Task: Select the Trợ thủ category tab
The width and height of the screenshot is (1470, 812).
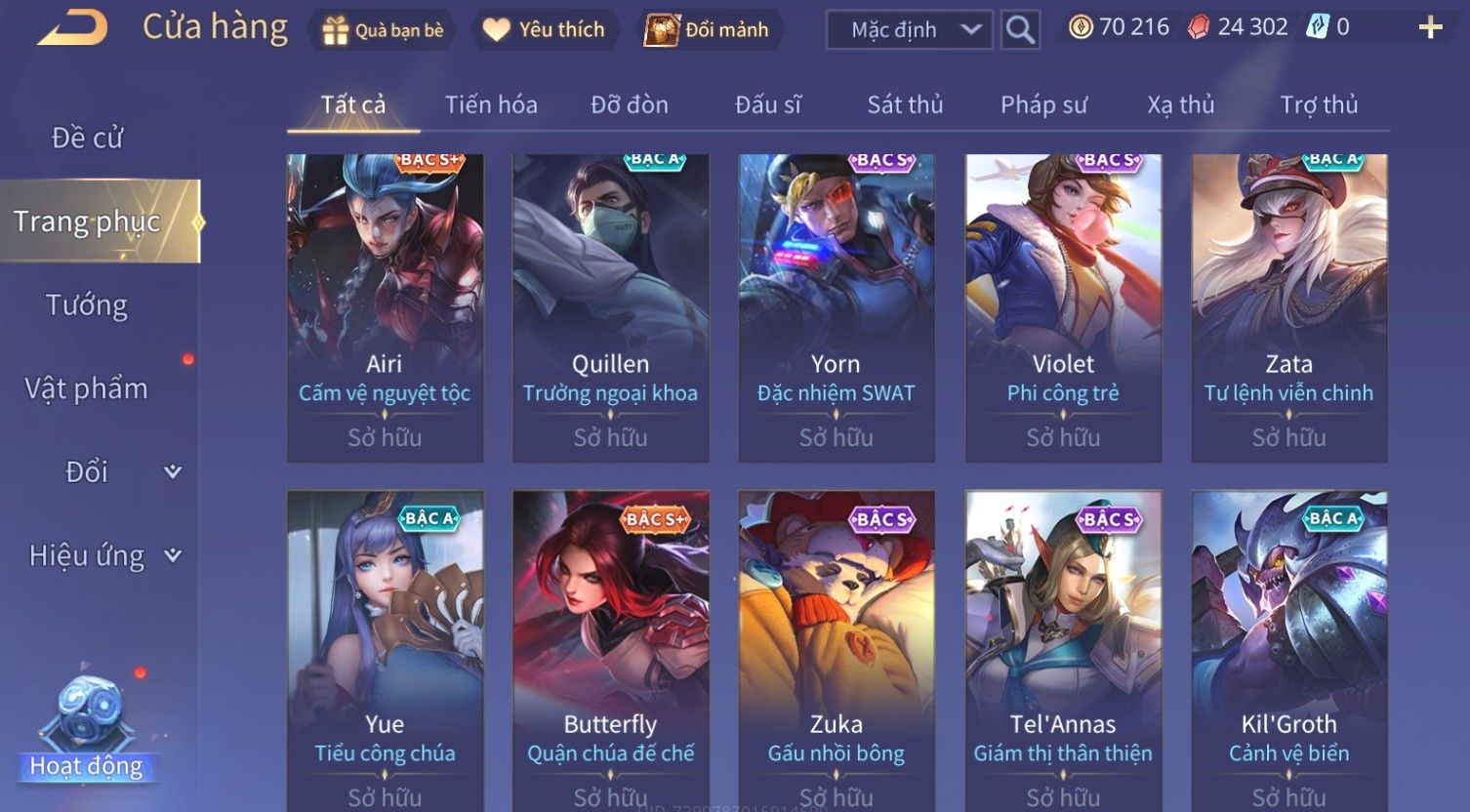Action: point(1319,104)
